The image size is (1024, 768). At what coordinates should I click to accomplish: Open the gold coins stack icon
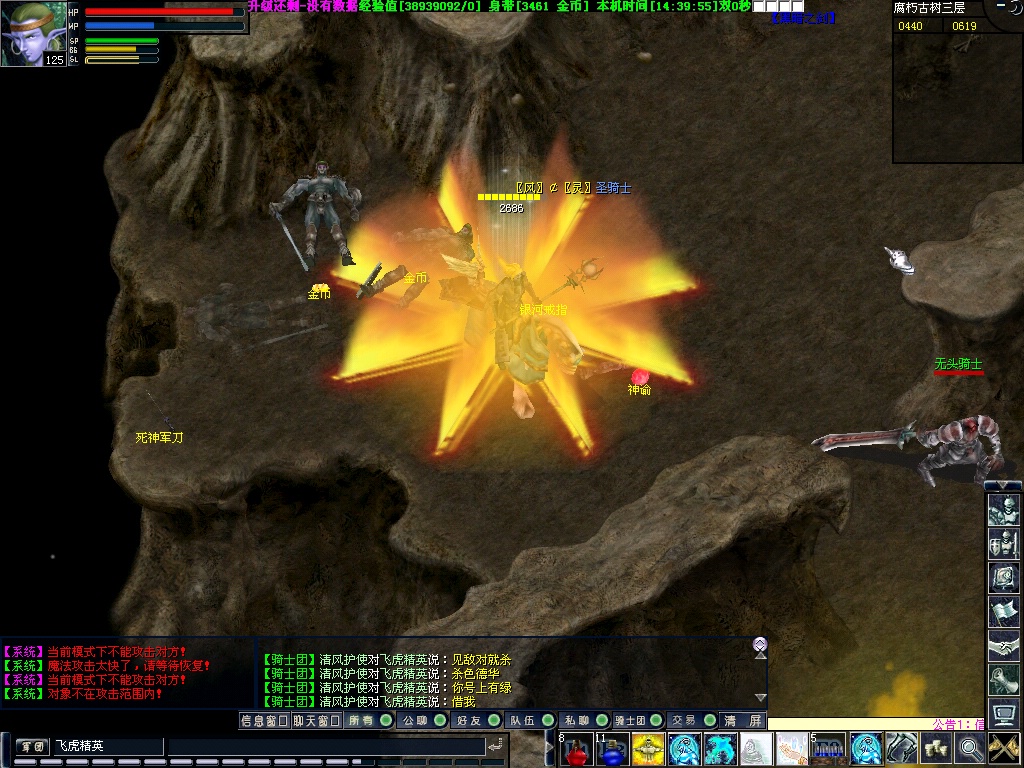[x=936, y=748]
